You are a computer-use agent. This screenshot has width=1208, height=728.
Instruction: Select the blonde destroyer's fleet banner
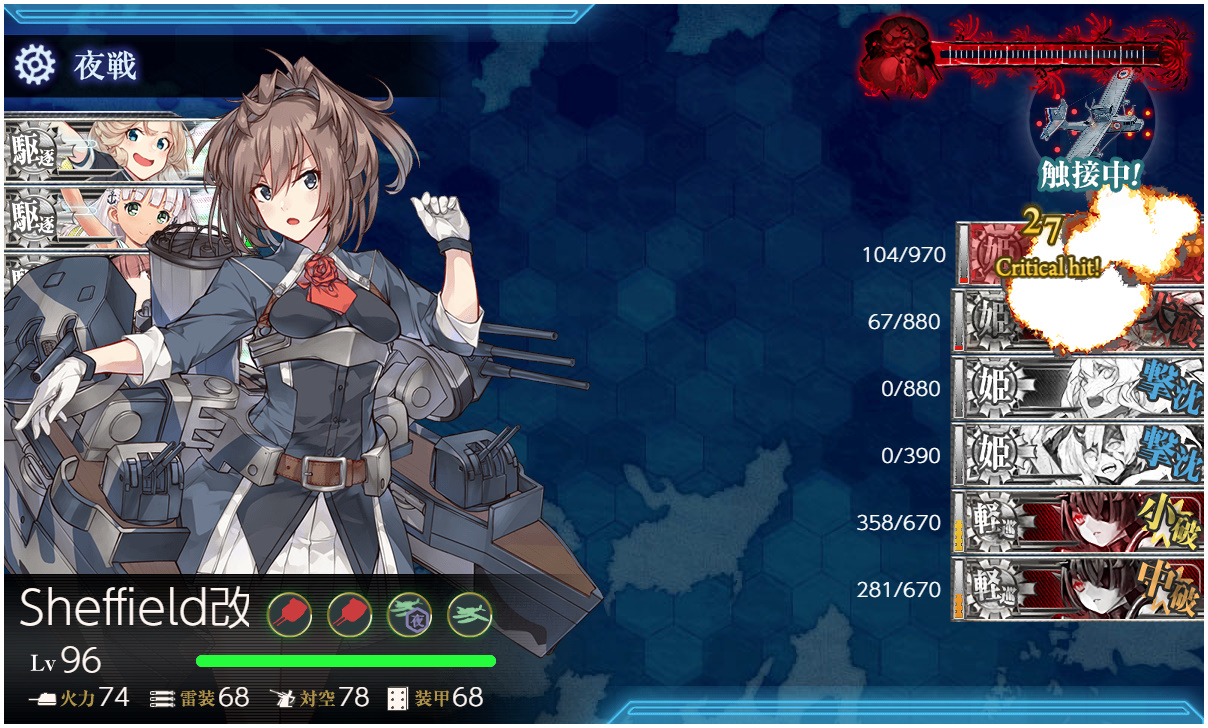click(110, 148)
